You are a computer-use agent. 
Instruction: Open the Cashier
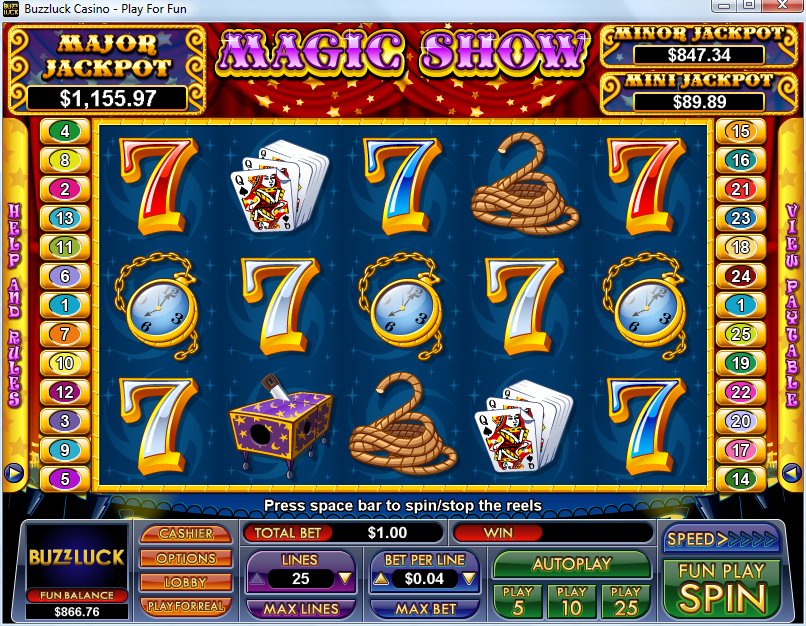coord(186,534)
